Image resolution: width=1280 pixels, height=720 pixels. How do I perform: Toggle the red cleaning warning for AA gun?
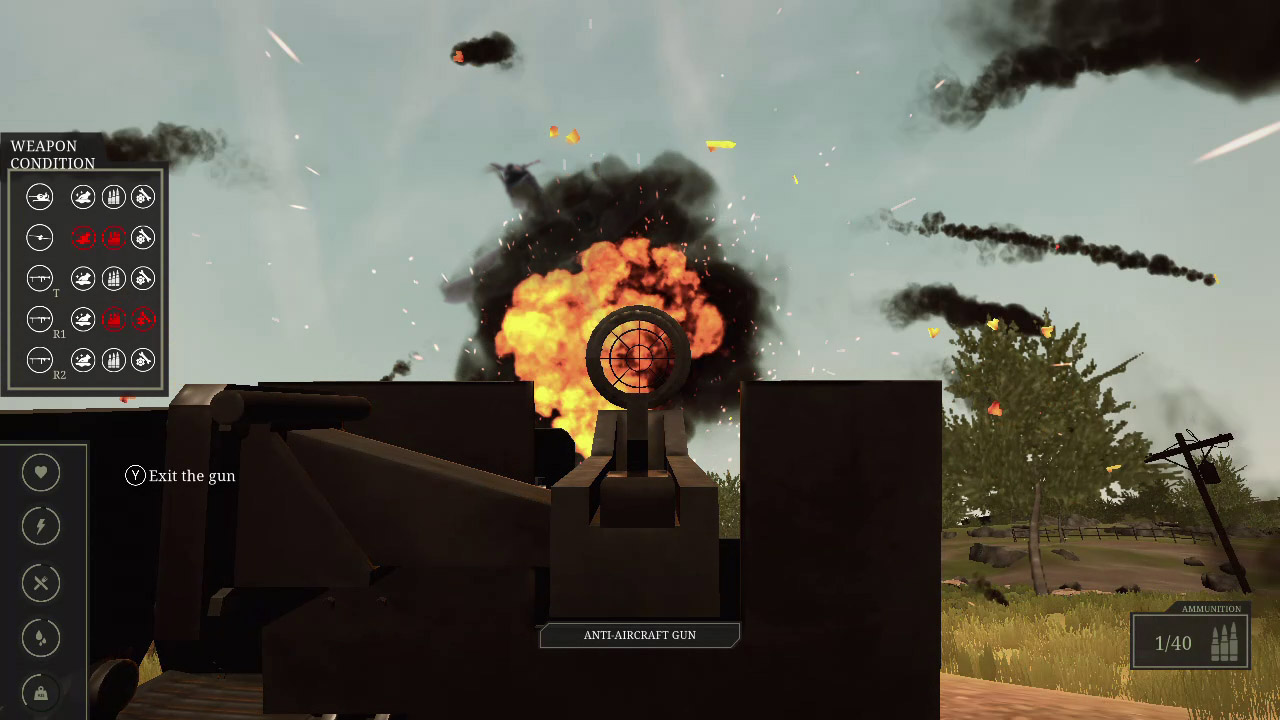coord(83,237)
